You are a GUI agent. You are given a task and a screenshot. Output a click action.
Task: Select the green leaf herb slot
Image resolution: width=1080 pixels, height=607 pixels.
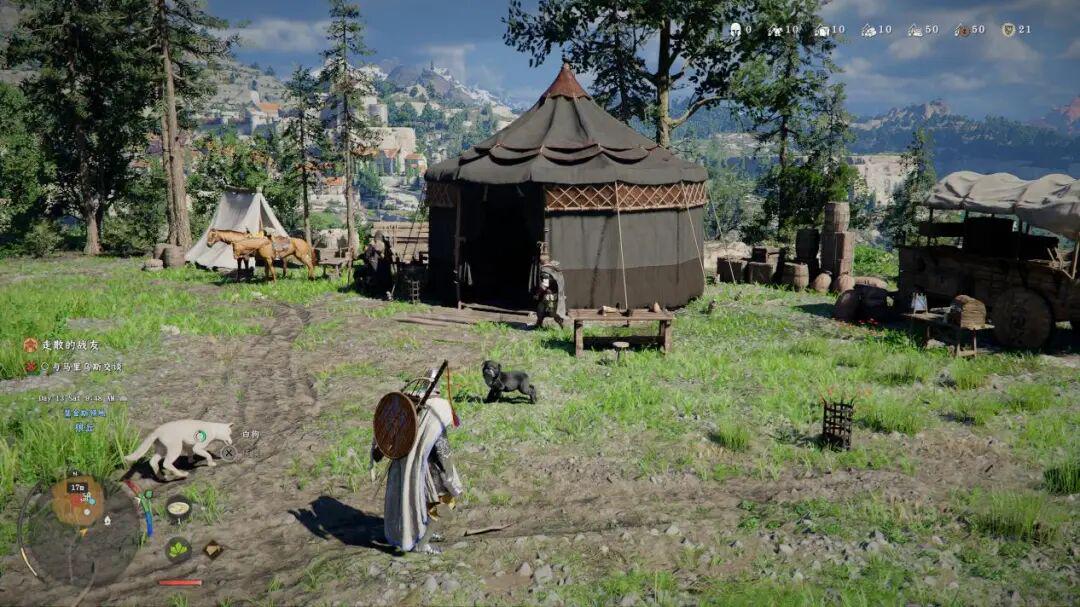pos(178,549)
